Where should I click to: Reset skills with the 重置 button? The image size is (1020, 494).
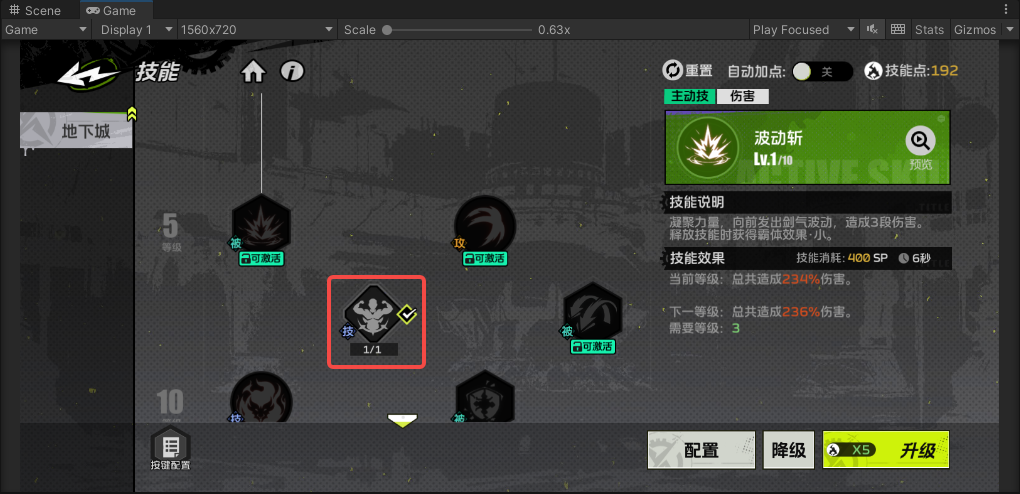(688, 71)
